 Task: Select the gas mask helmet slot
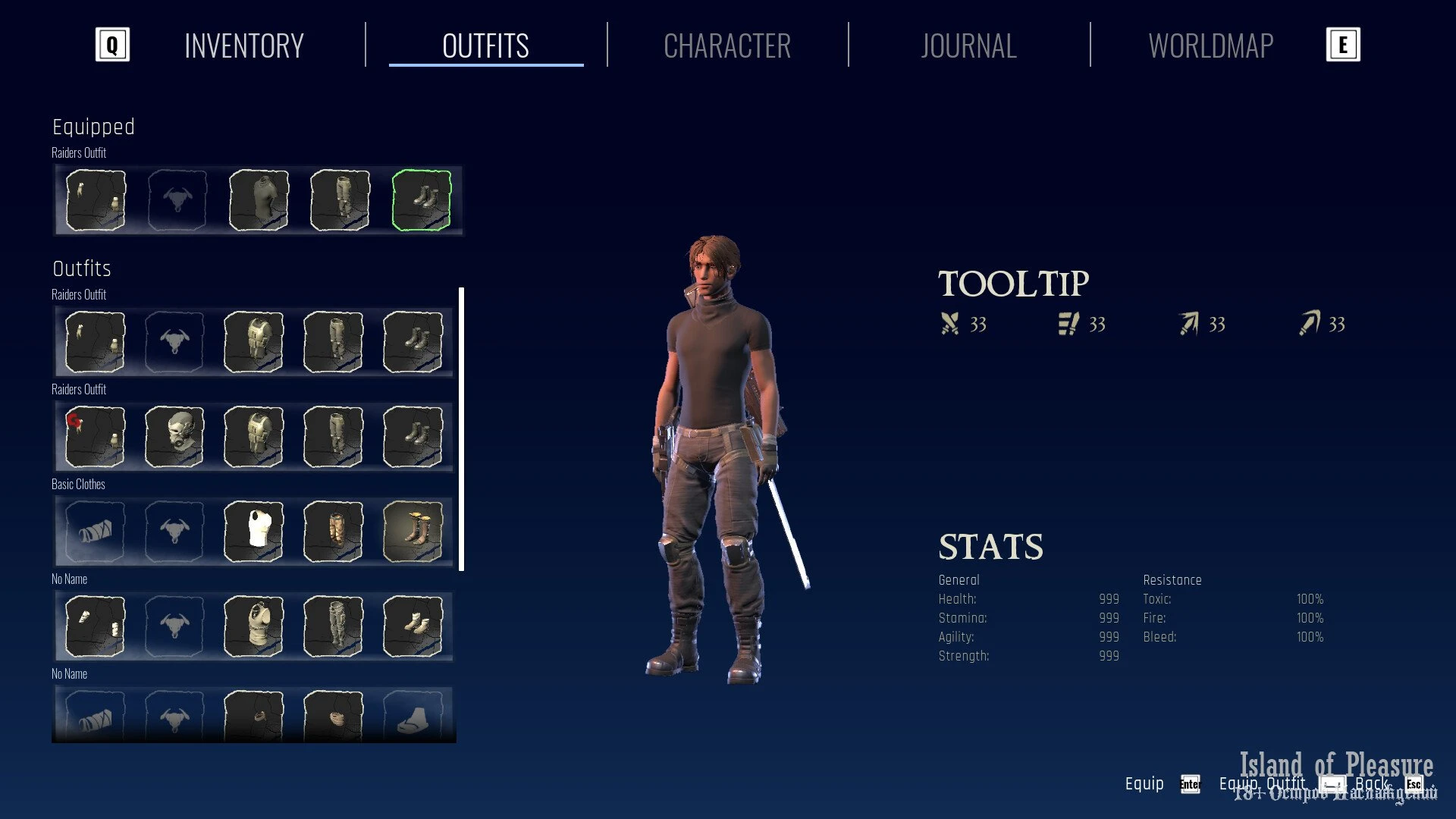(174, 437)
